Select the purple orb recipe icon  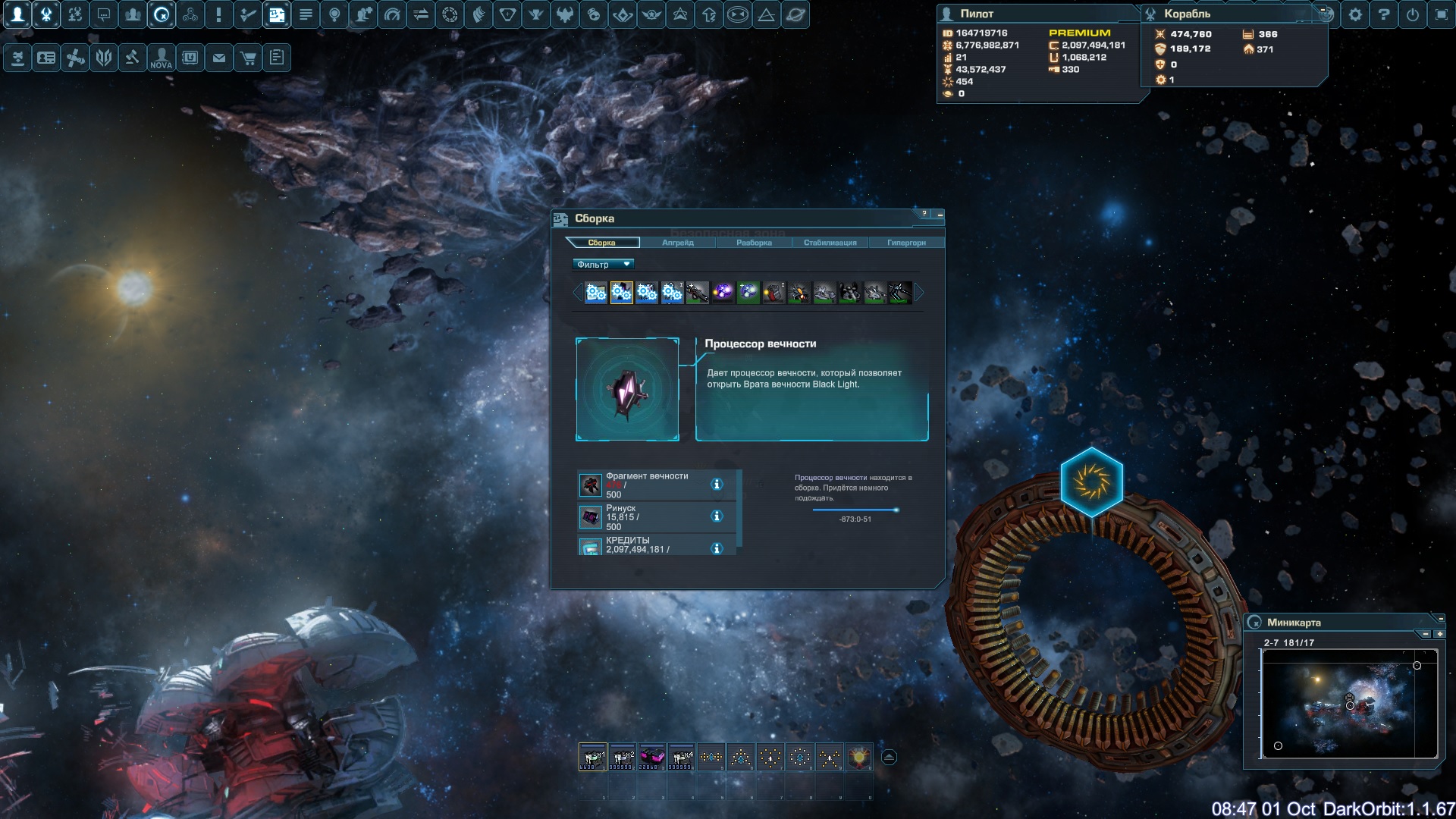723,293
